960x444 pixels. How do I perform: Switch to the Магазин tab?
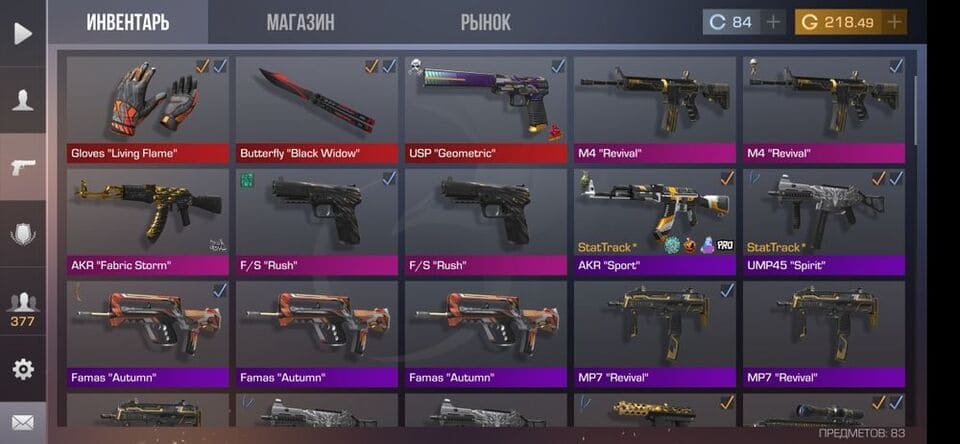[300, 22]
